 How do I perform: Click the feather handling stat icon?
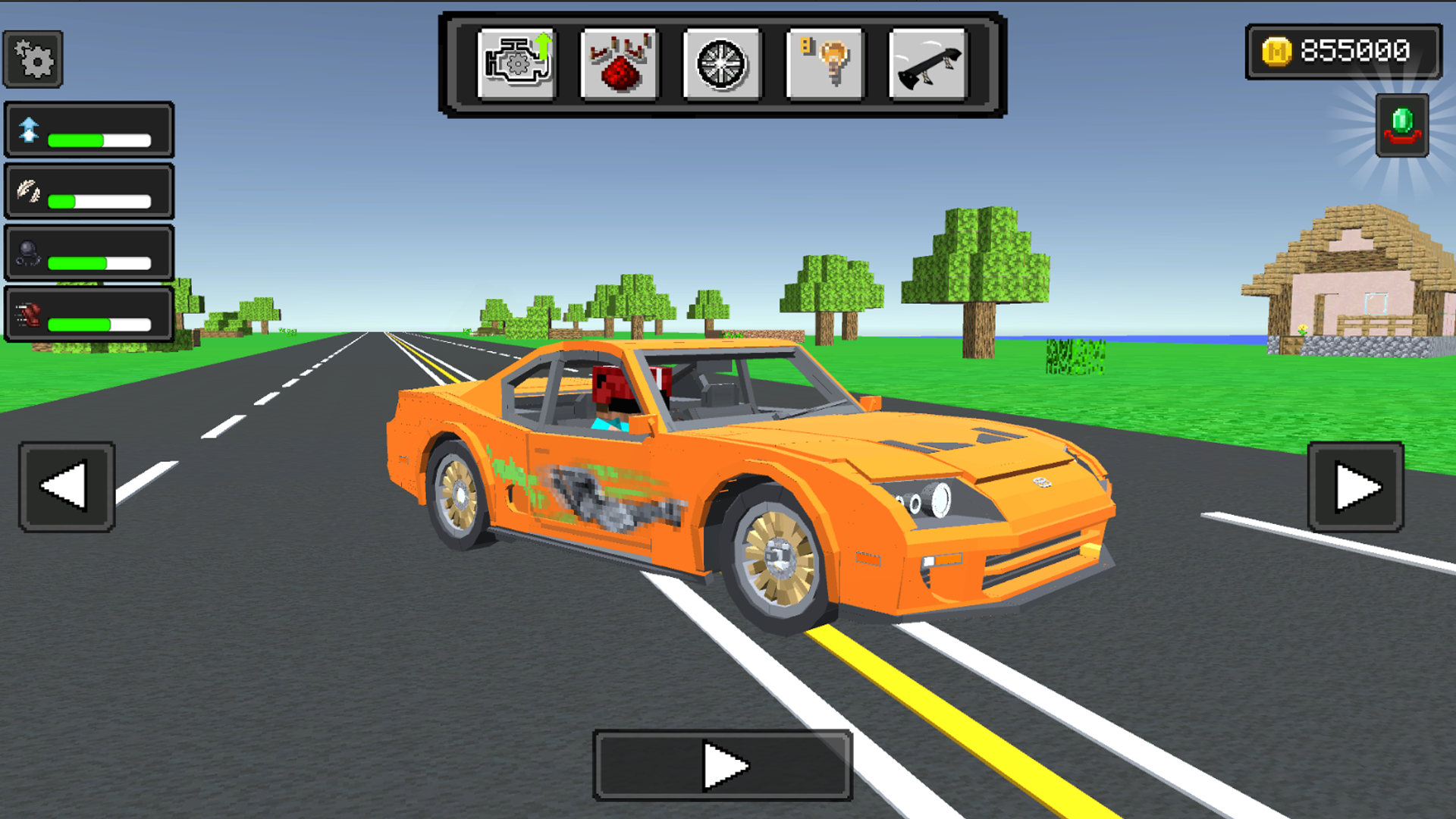[x=27, y=190]
